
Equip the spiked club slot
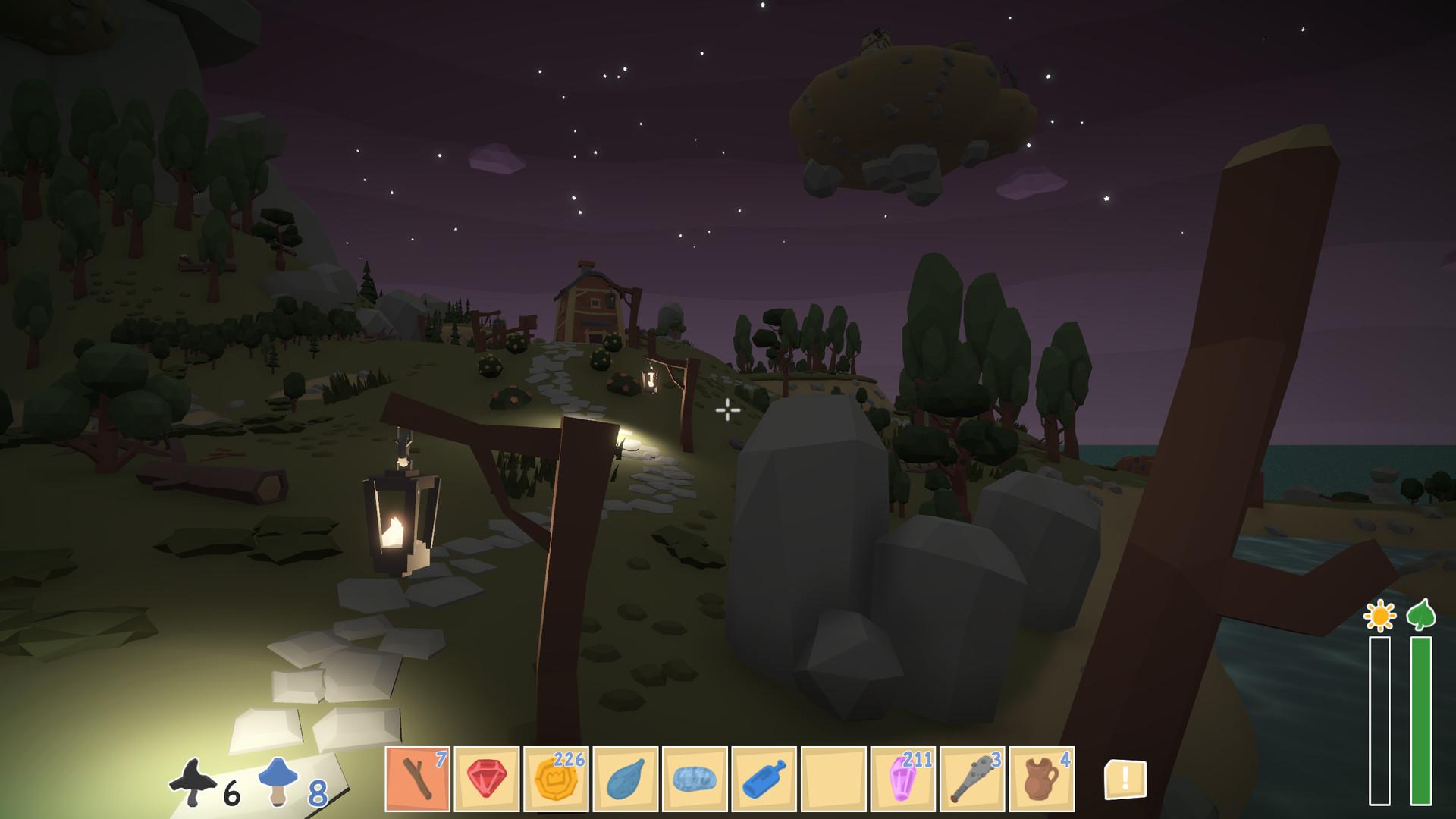point(972,779)
